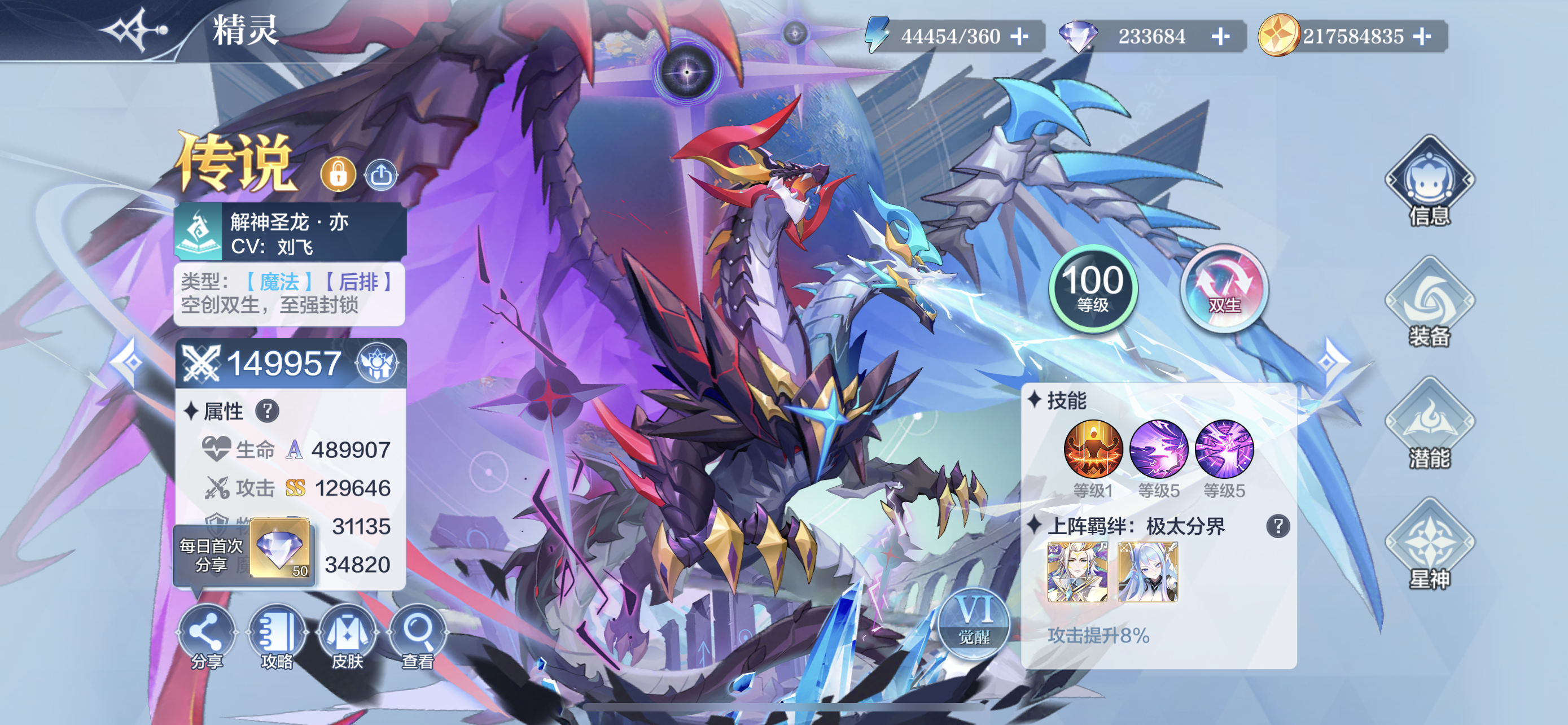The height and width of the screenshot is (725, 1568).
Task: Switch to the 星神 star god tab
Action: pyautogui.click(x=1429, y=545)
